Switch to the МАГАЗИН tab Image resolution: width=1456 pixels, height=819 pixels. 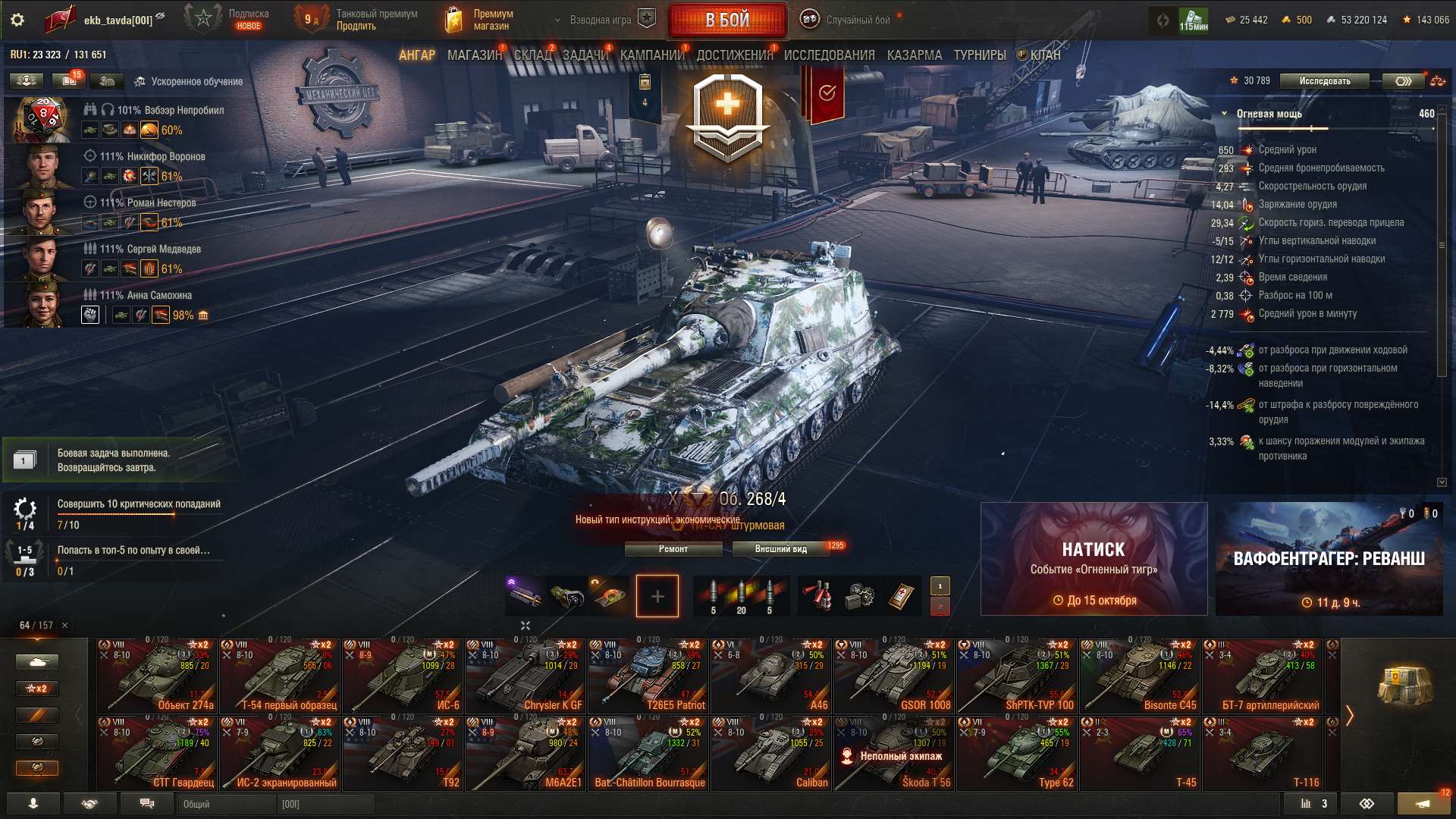(x=474, y=55)
